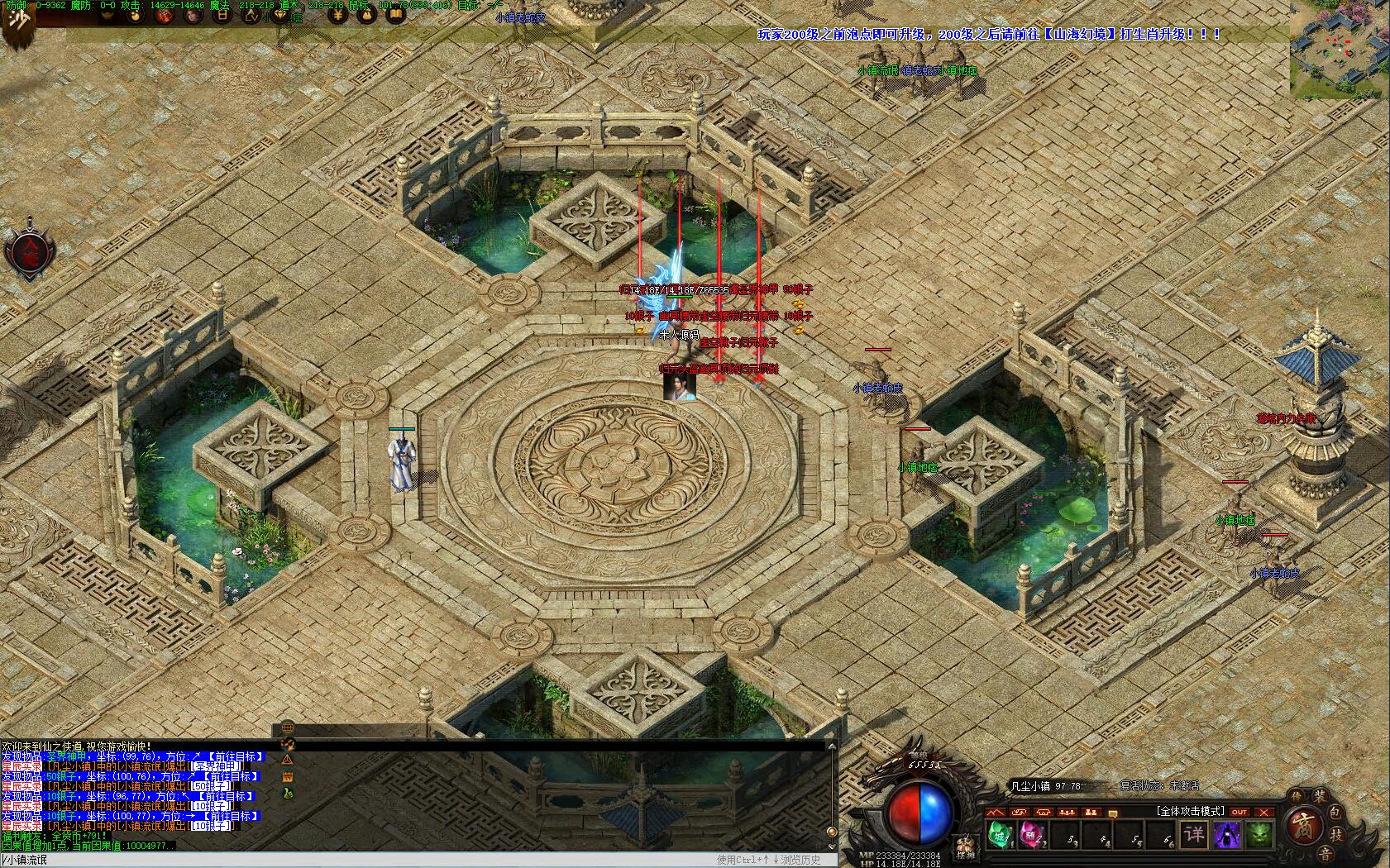
Task: Open the yen currency shop icon
Action: pos(337,15)
